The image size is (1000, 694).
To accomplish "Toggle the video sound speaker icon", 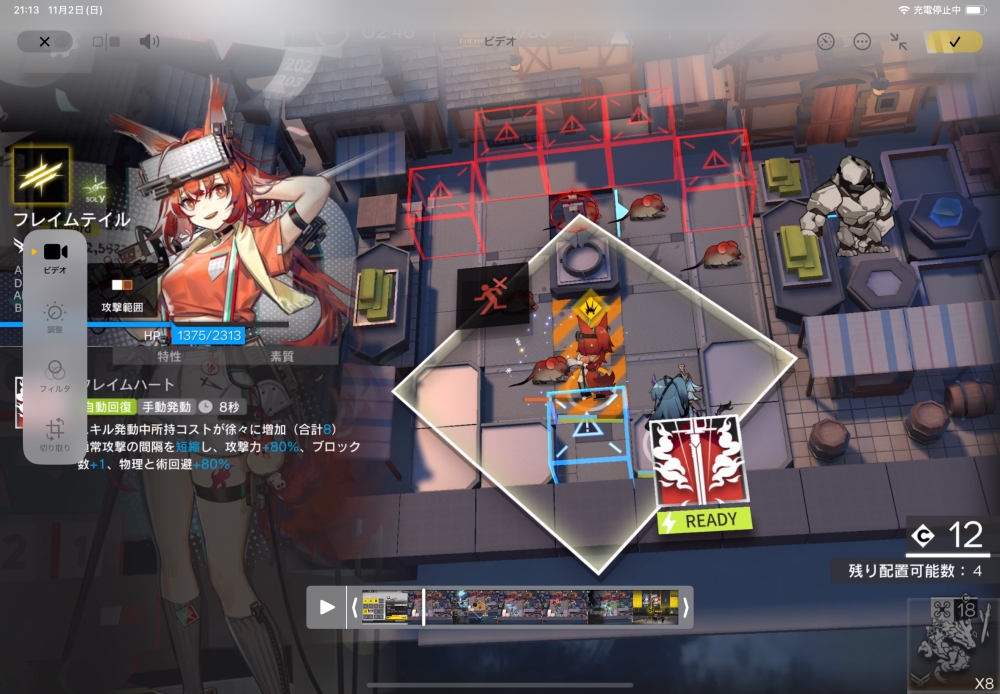I will pos(149,42).
